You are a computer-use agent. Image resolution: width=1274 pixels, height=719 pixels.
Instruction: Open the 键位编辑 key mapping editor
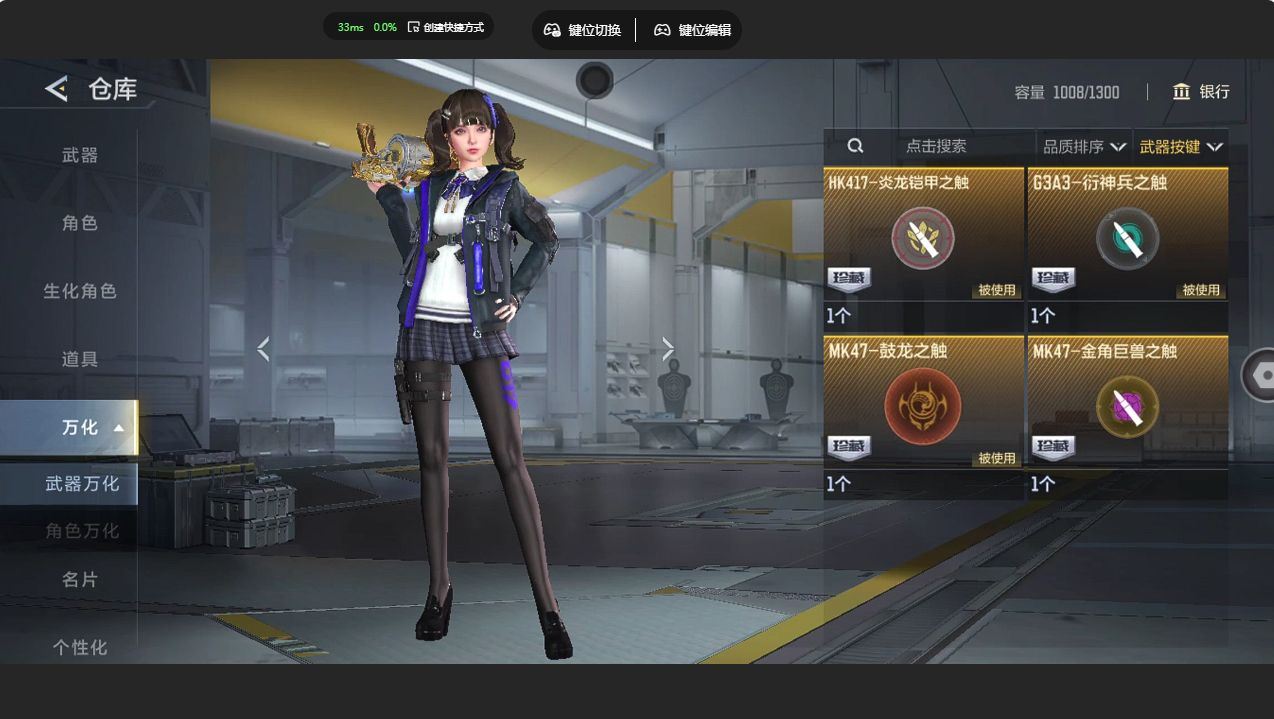[x=692, y=30]
